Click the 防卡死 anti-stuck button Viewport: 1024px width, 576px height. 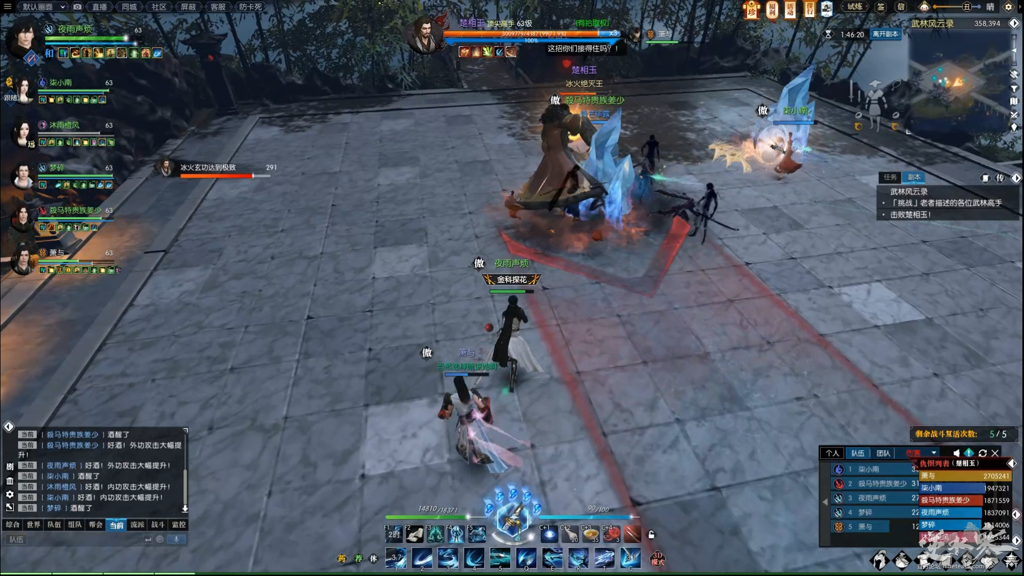click(251, 6)
